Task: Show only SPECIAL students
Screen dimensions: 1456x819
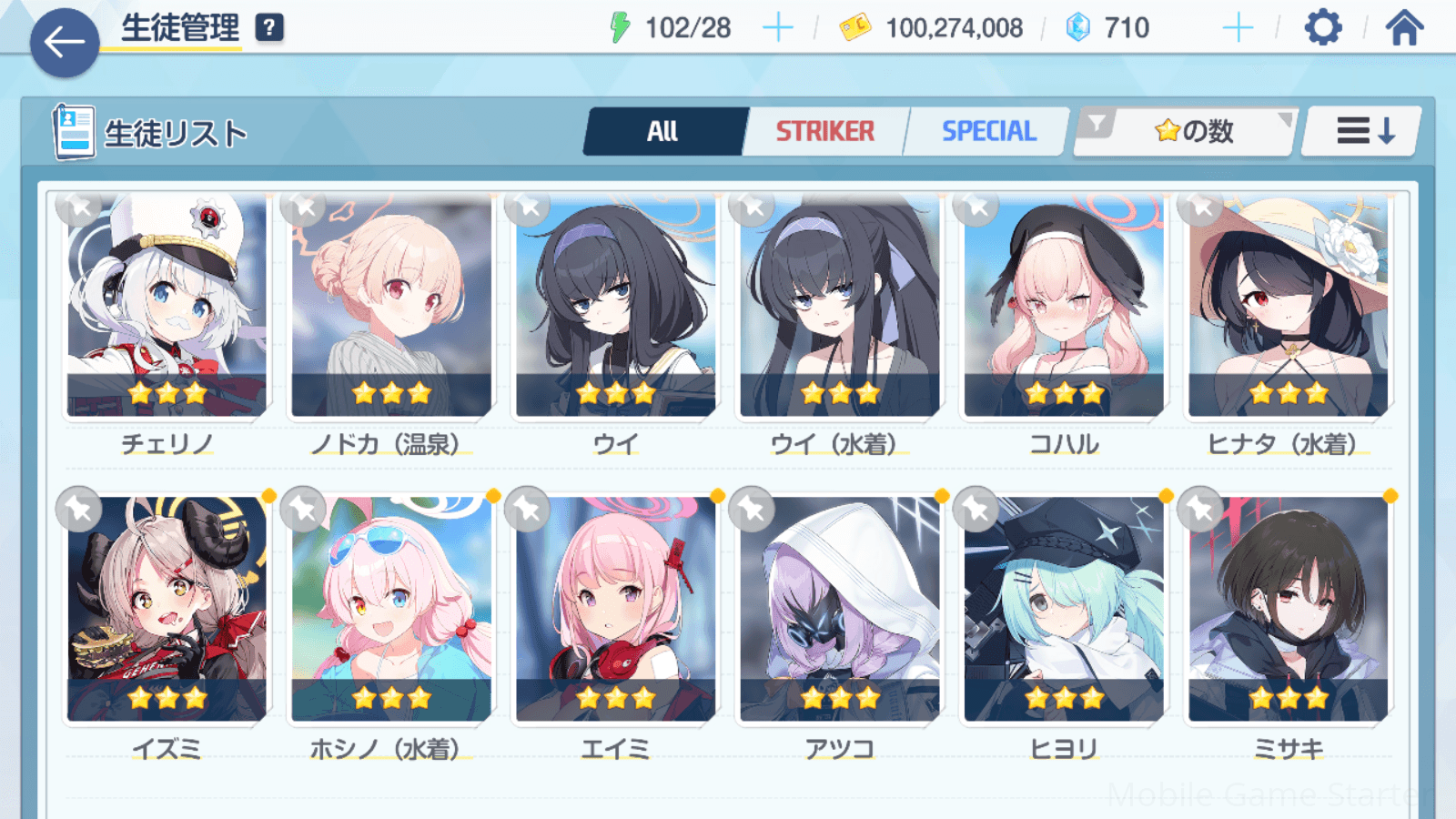Action: (988, 132)
